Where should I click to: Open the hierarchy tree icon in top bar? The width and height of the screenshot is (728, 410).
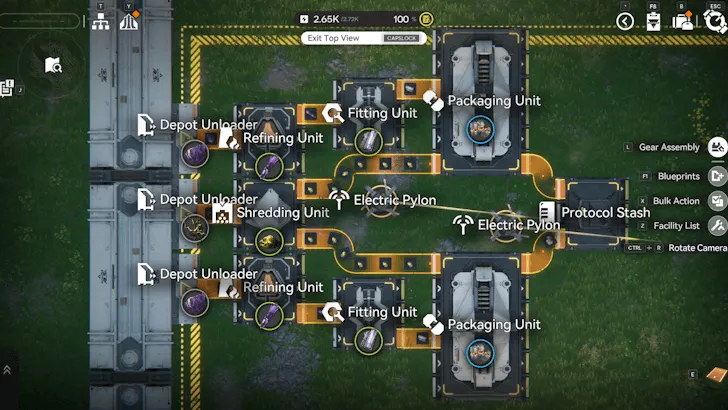(101, 22)
